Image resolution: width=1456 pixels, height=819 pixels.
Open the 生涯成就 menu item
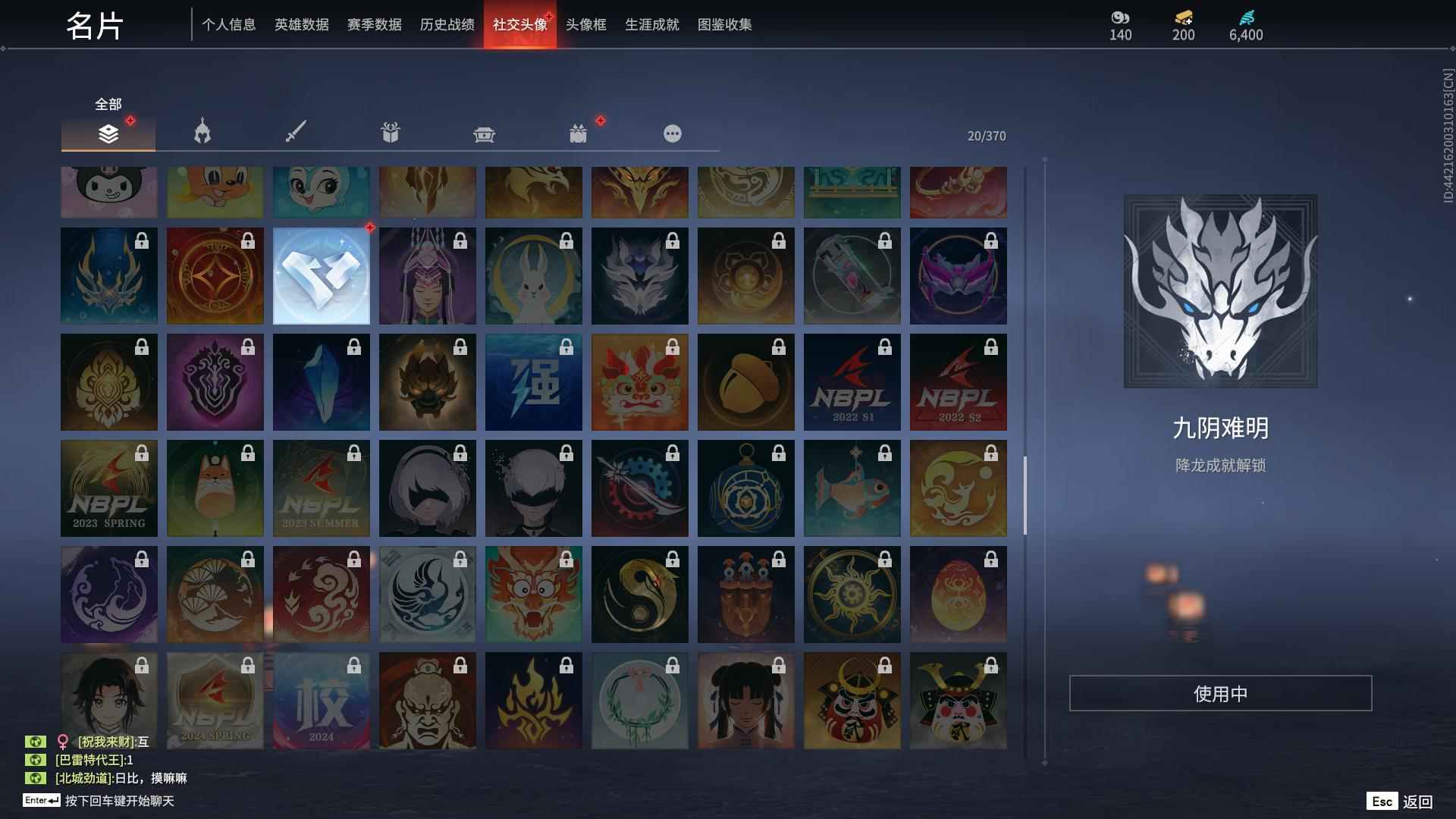coord(651,24)
